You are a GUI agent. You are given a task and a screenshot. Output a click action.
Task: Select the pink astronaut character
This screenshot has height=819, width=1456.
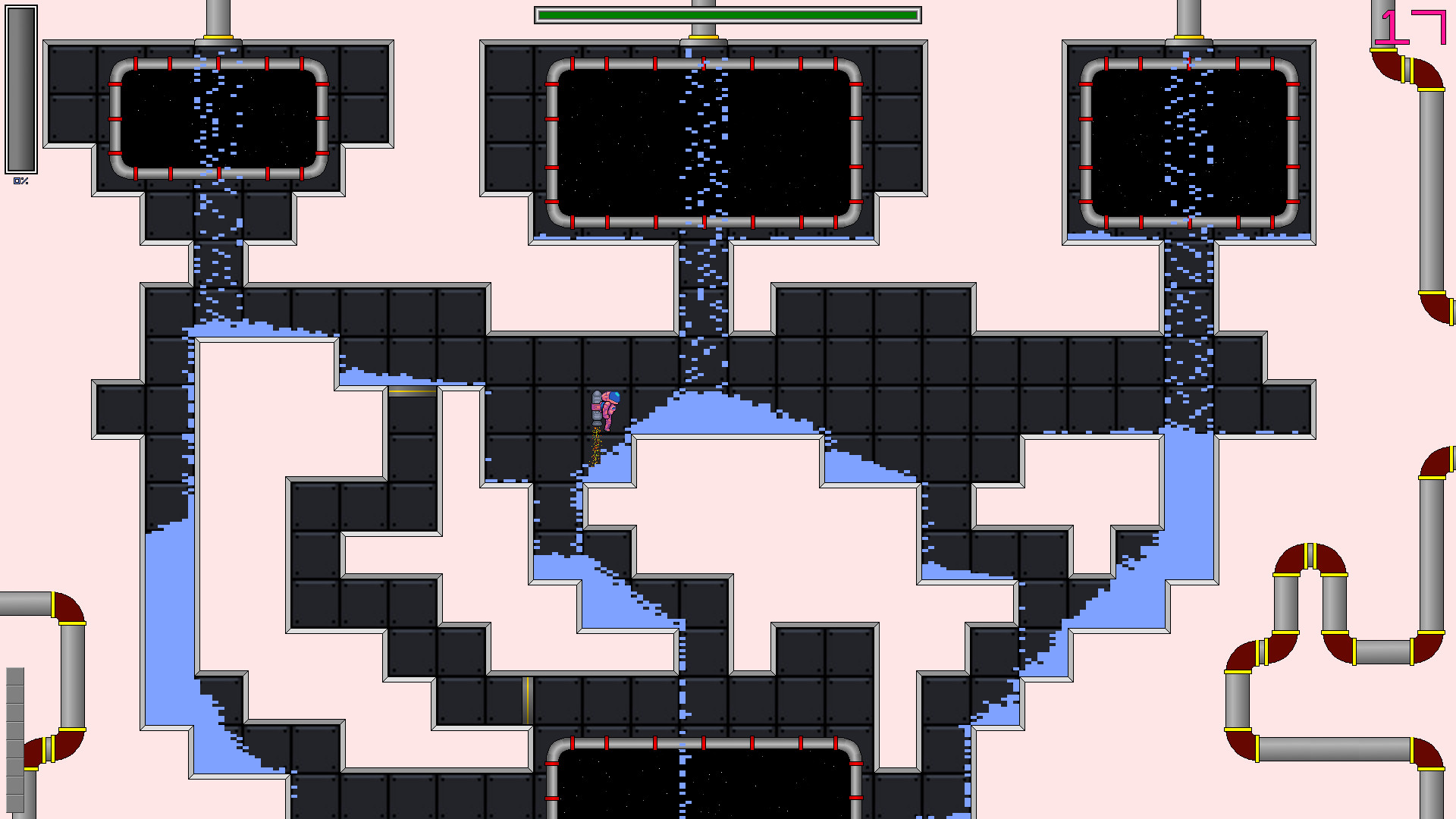[609, 406]
